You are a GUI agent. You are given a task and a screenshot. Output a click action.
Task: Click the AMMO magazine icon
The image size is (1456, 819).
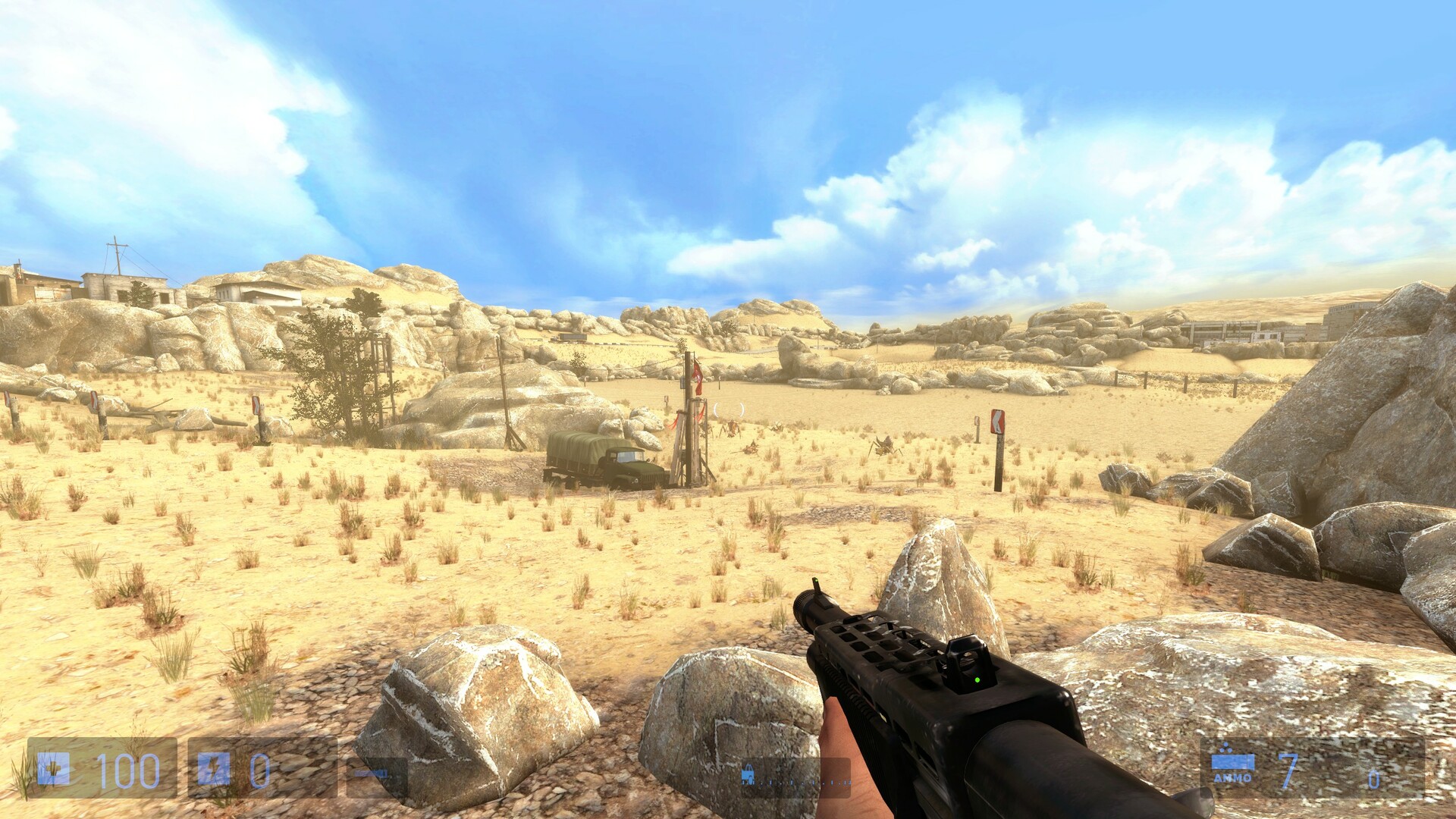(x=1232, y=761)
